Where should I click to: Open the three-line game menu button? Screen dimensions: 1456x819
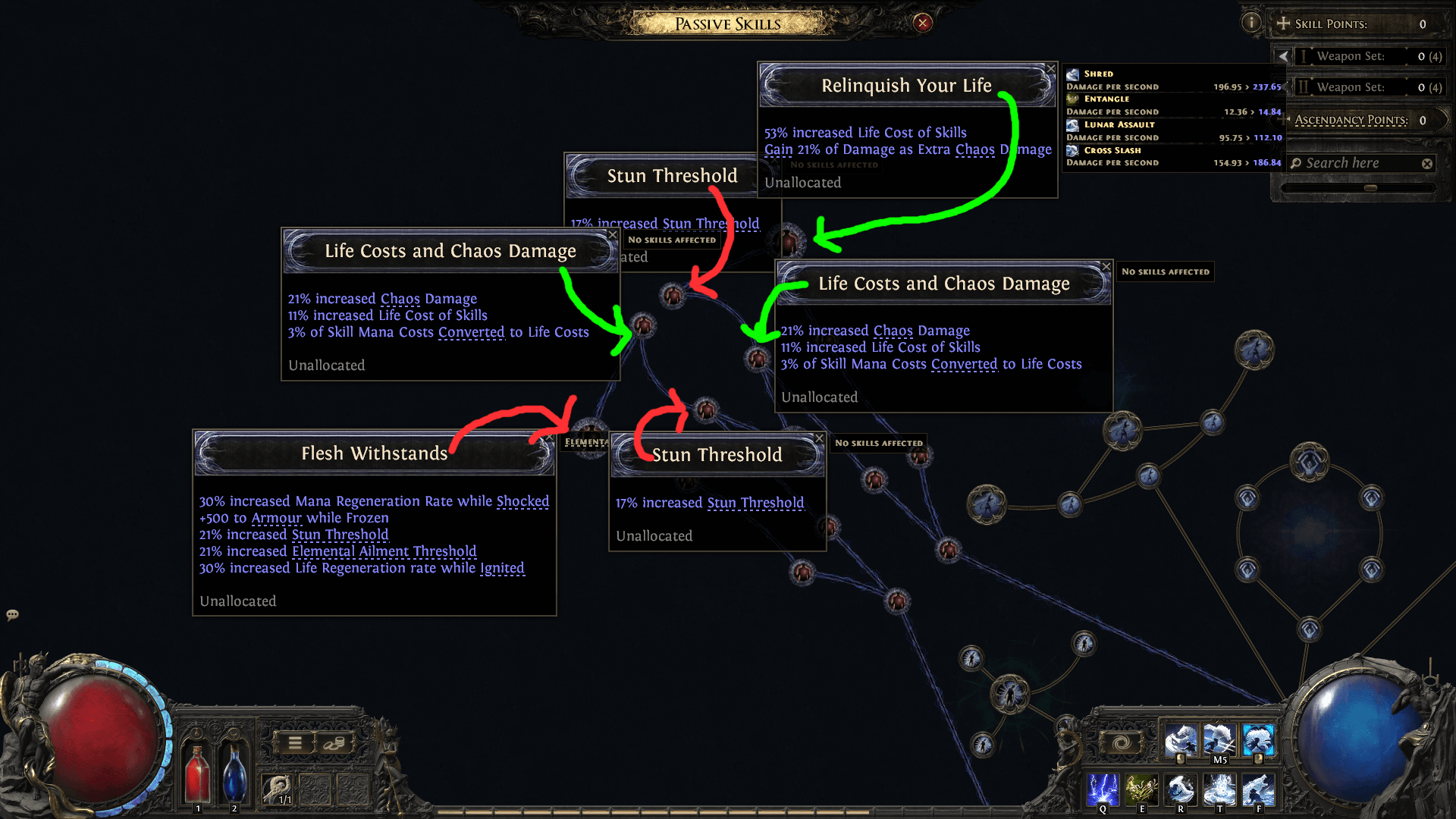295,743
